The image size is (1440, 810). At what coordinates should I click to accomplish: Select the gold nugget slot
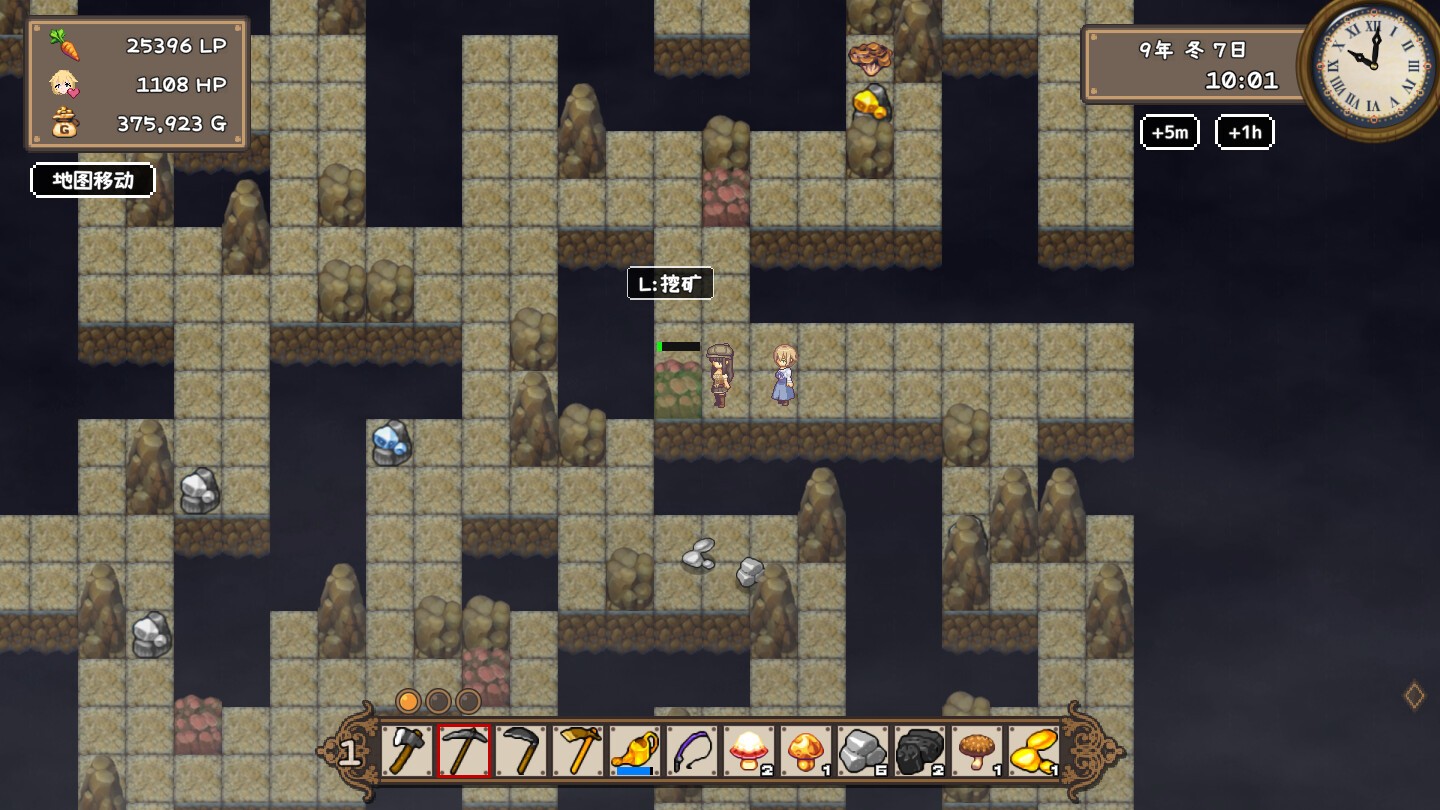pyautogui.click(x=1034, y=751)
